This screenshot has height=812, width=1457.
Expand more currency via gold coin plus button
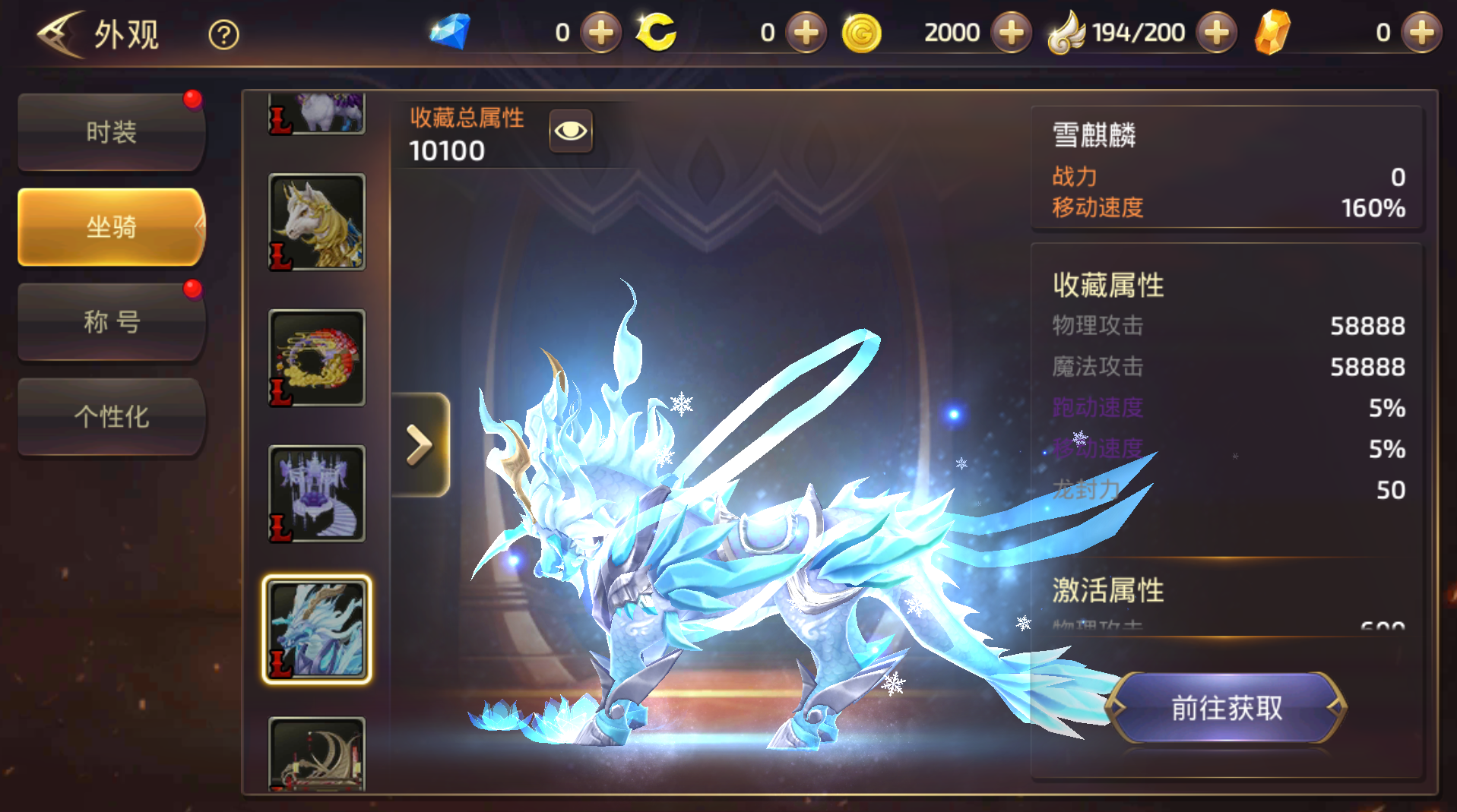pos(1011,32)
